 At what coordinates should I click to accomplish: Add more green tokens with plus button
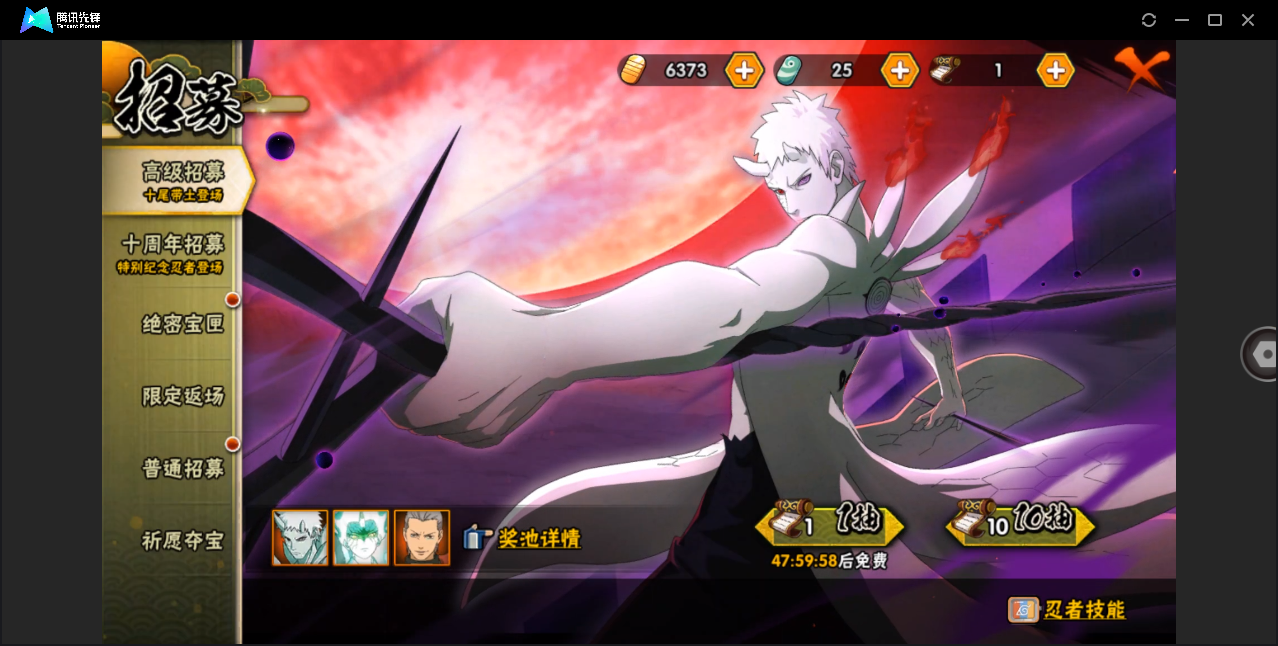coord(899,70)
